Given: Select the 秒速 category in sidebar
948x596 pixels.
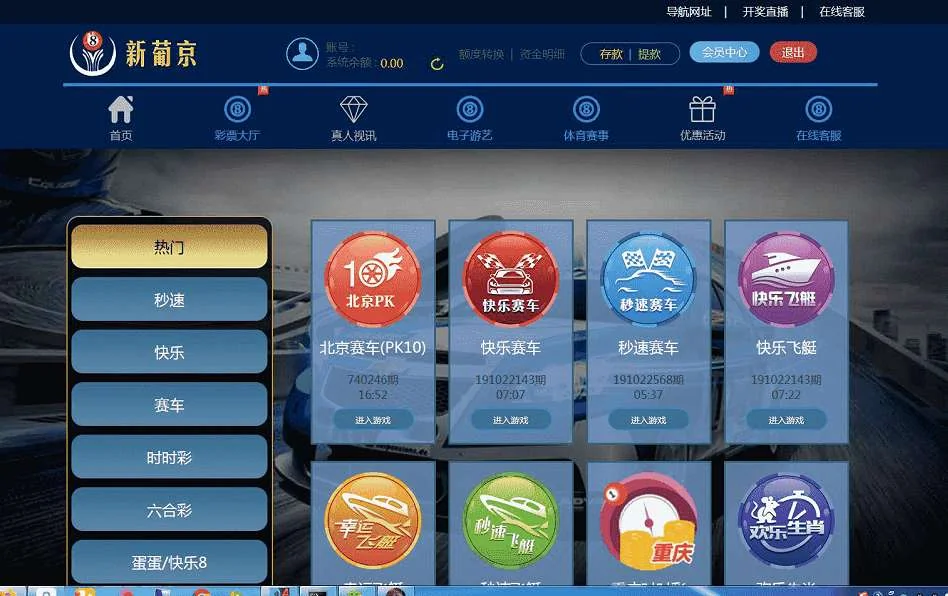Looking at the screenshot, I should click(170, 300).
